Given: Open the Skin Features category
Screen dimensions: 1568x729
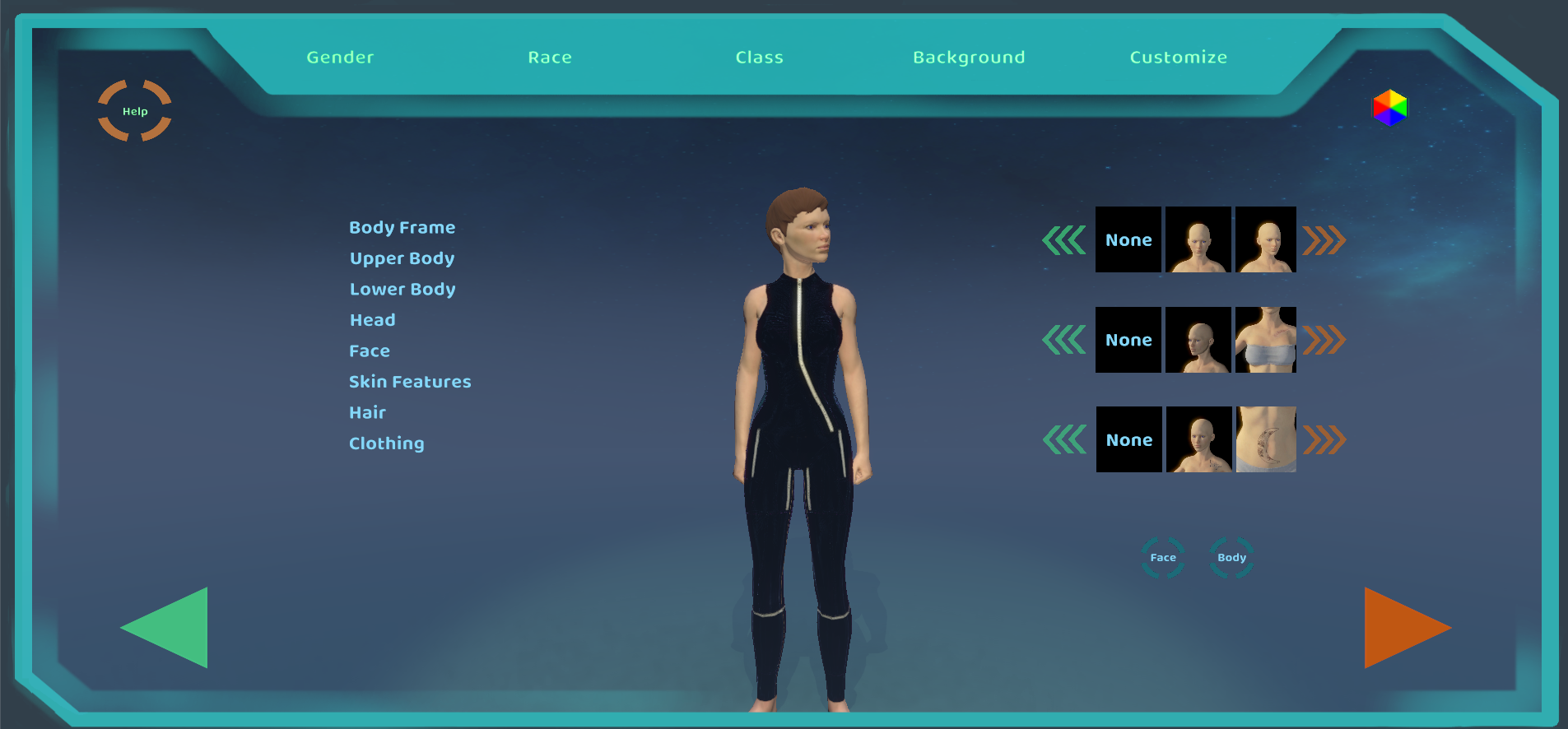Looking at the screenshot, I should pos(410,382).
